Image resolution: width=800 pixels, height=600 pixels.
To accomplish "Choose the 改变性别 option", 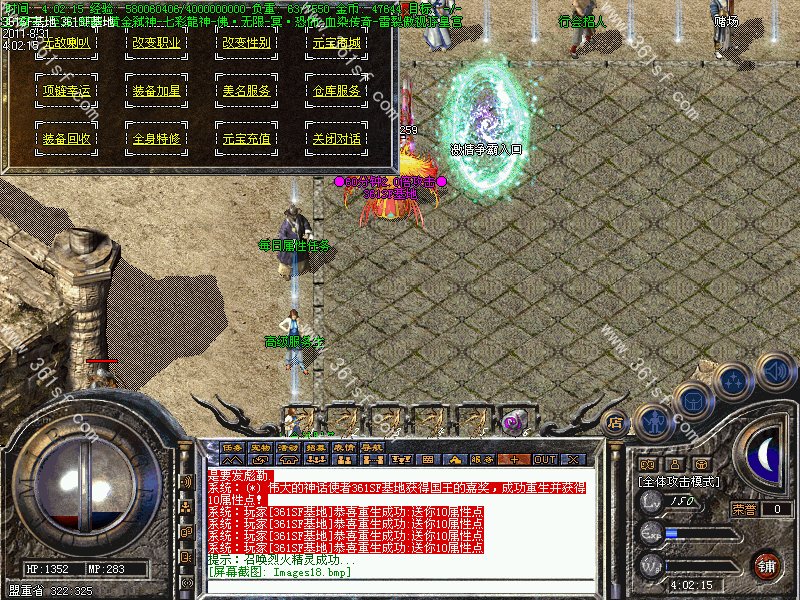I will [x=247, y=43].
